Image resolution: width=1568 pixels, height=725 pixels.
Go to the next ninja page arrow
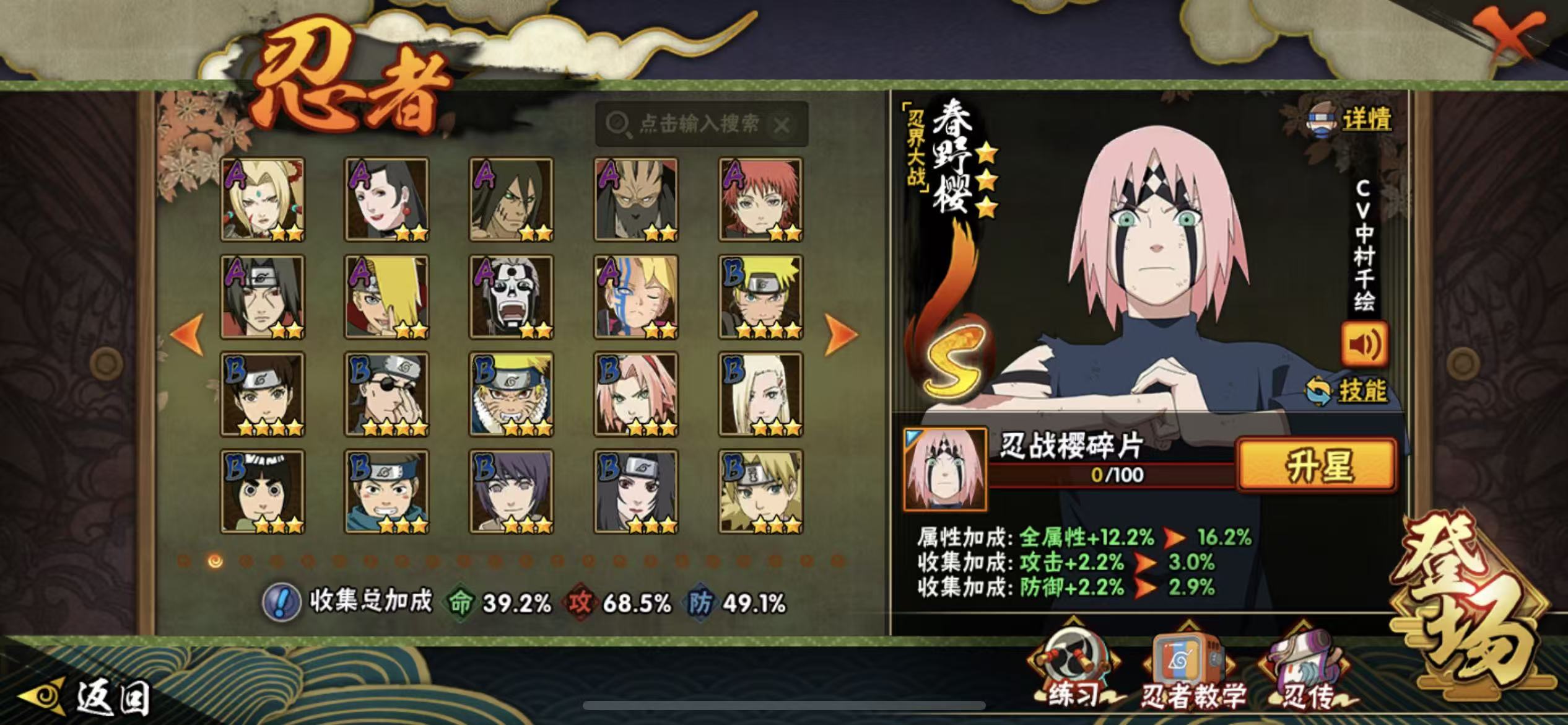pyautogui.click(x=840, y=335)
